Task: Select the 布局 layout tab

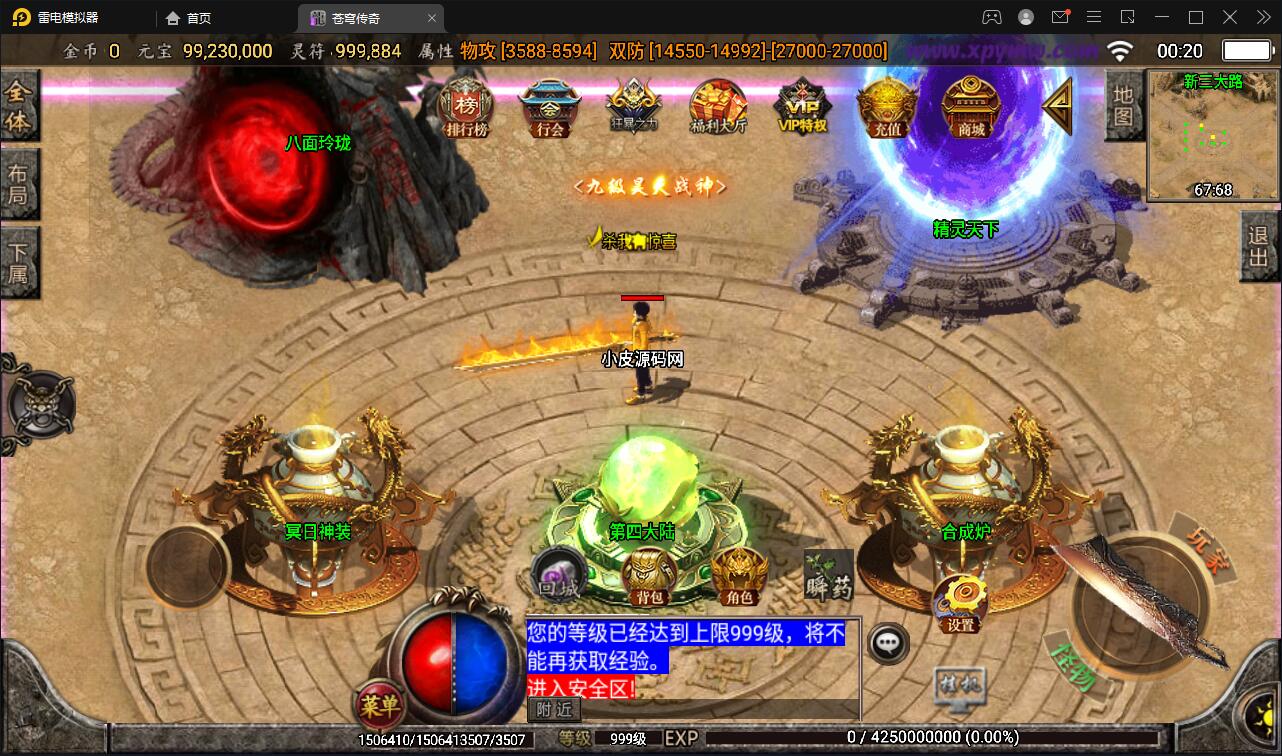Action: pyautogui.click(x=19, y=184)
